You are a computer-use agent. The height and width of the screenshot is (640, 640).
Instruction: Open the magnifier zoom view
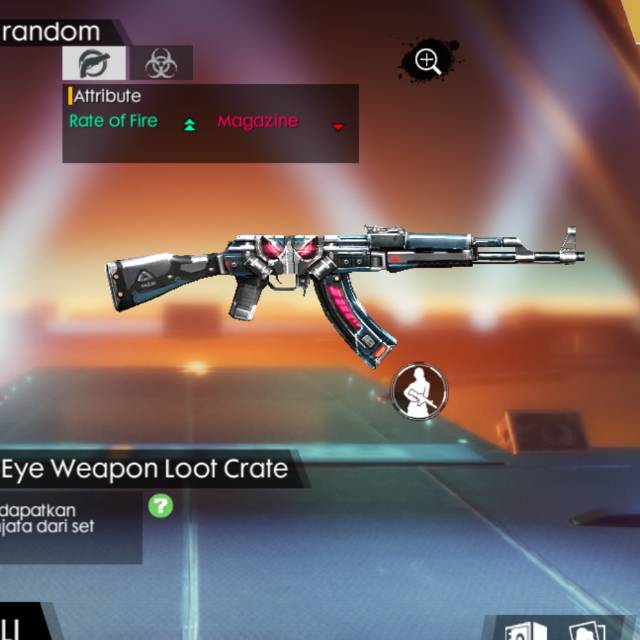click(428, 61)
